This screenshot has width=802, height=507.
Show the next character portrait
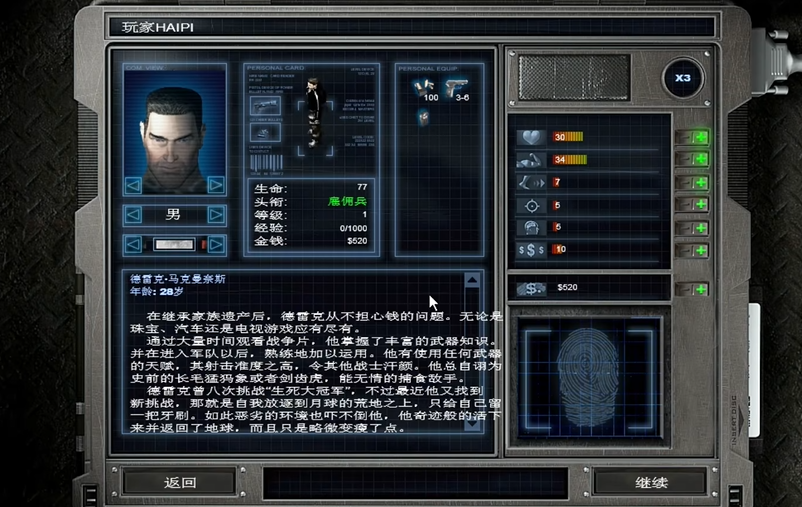pos(216,185)
